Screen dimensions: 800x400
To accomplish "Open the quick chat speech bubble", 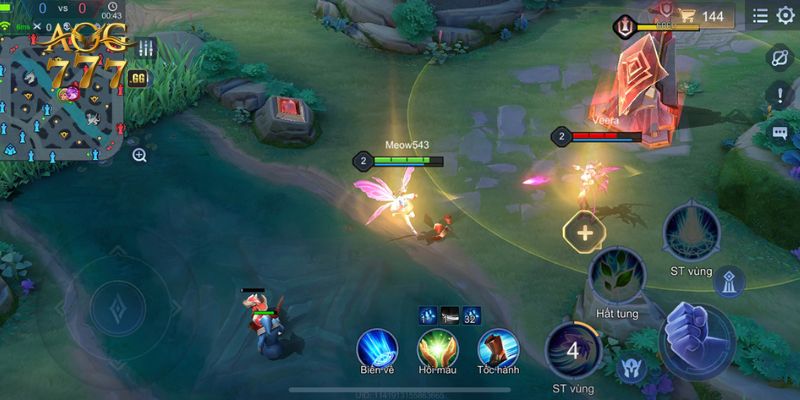I will [x=779, y=132].
